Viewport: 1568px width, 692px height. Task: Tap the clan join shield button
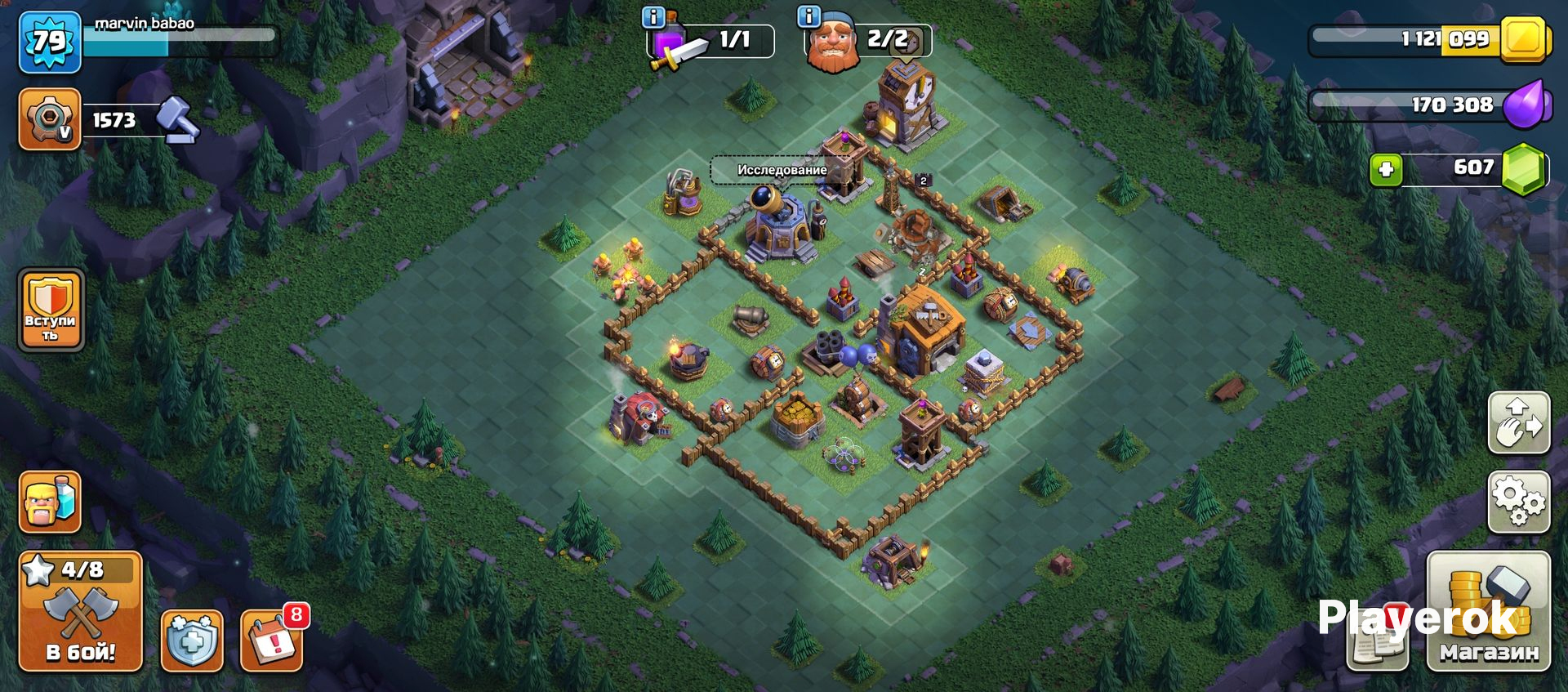tap(51, 310)
